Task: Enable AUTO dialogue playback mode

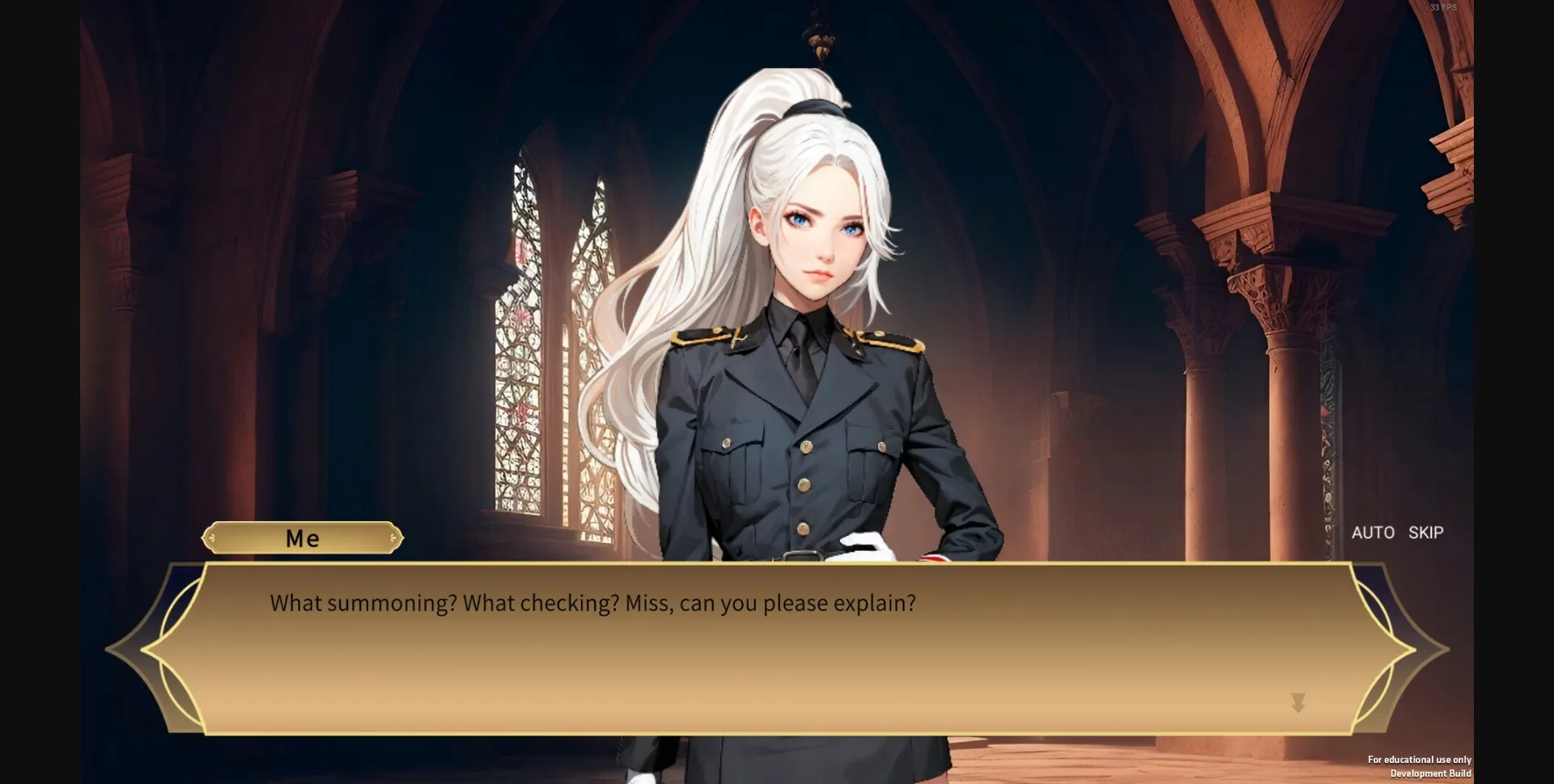Action: click(x=1374, y=532)
